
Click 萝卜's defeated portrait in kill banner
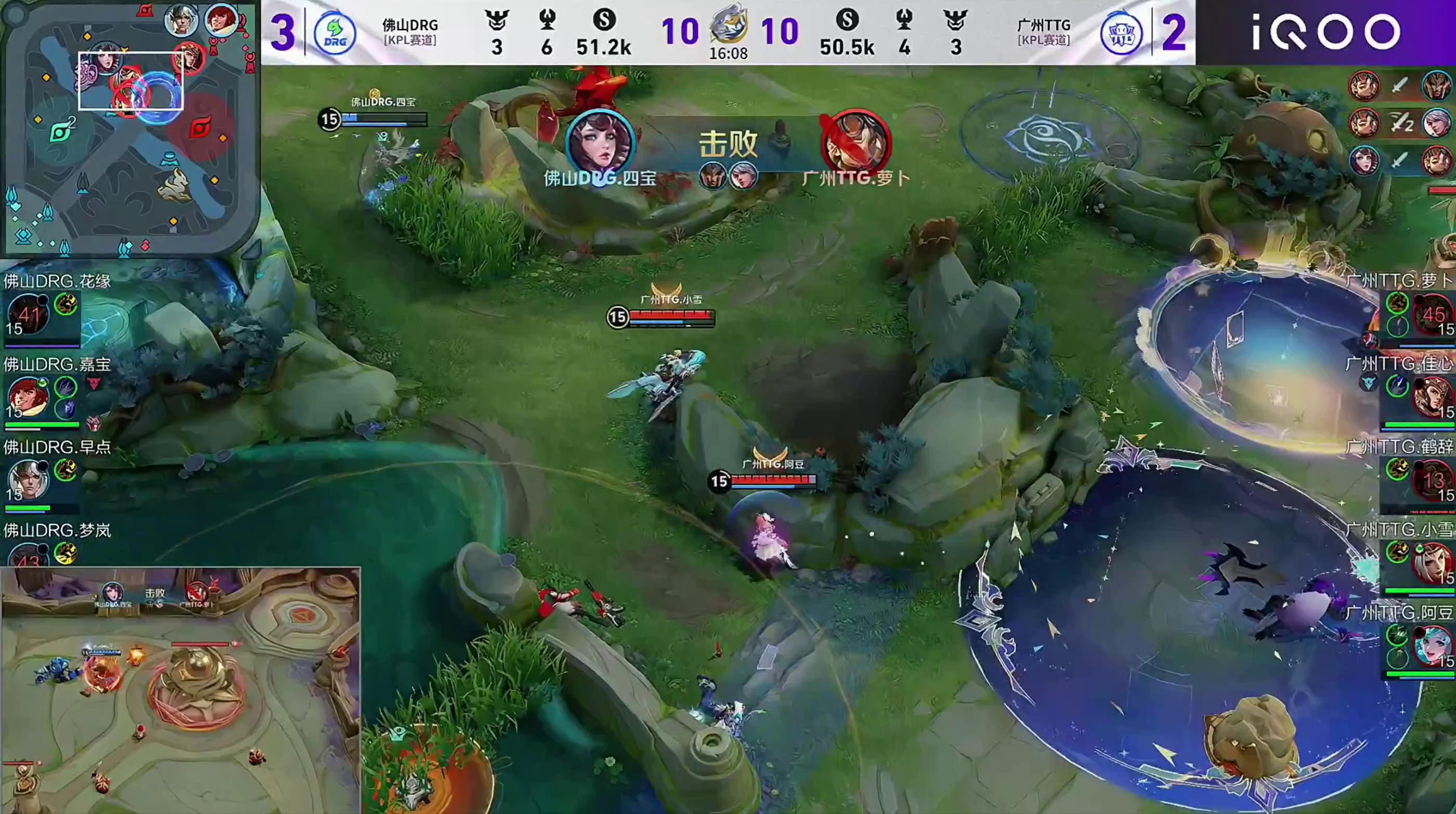tap(856, 143)
